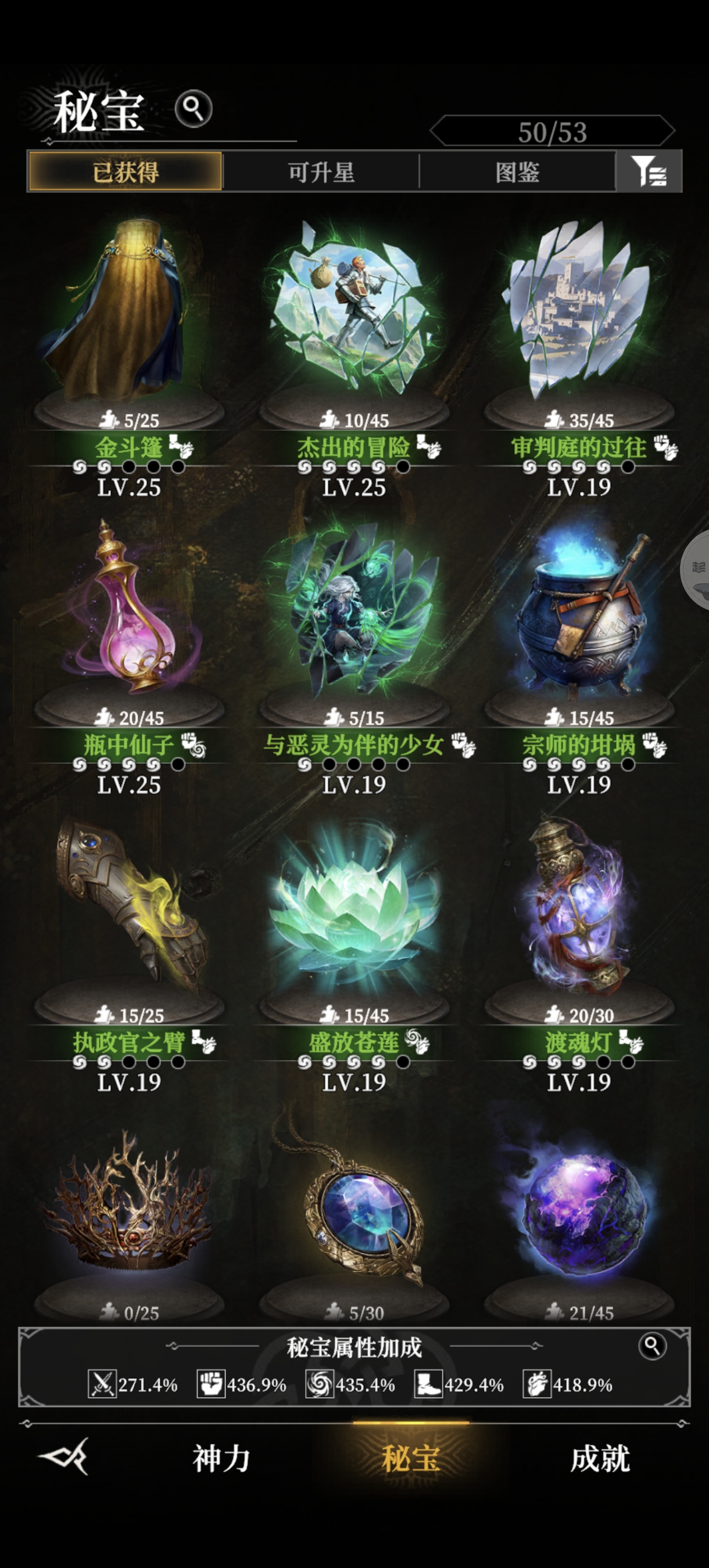Inspect 秘宝属性加成 details magnifier

[x=651, y=1346]
